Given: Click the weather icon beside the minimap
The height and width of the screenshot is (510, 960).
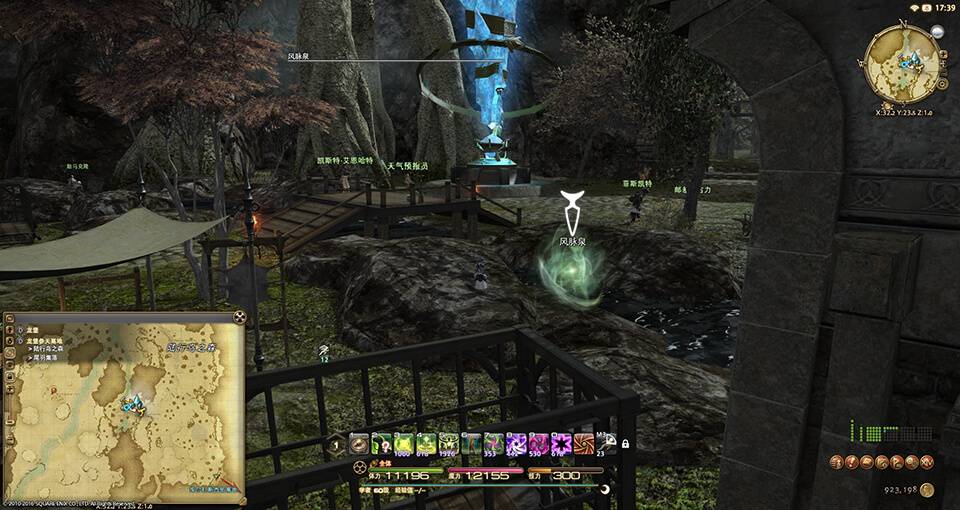Looking at the screenshot, I should 938,32.
